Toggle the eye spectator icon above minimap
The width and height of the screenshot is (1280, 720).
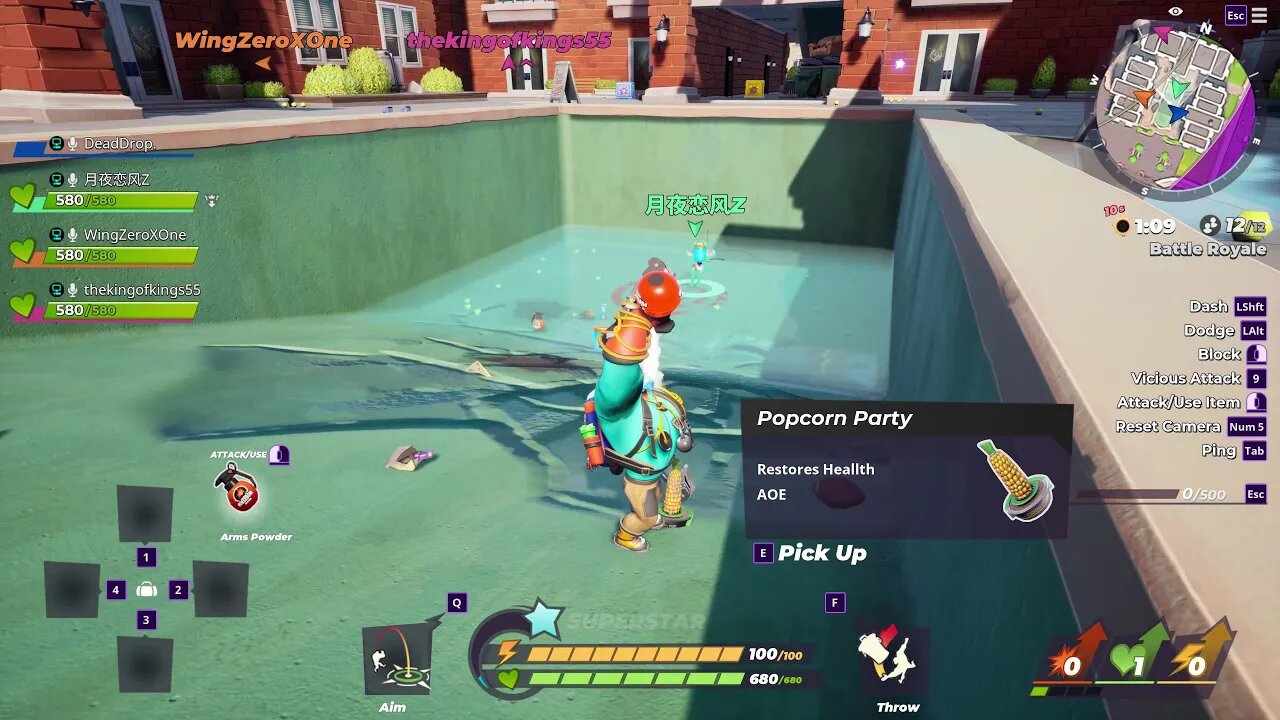[x=1175, y=12]
